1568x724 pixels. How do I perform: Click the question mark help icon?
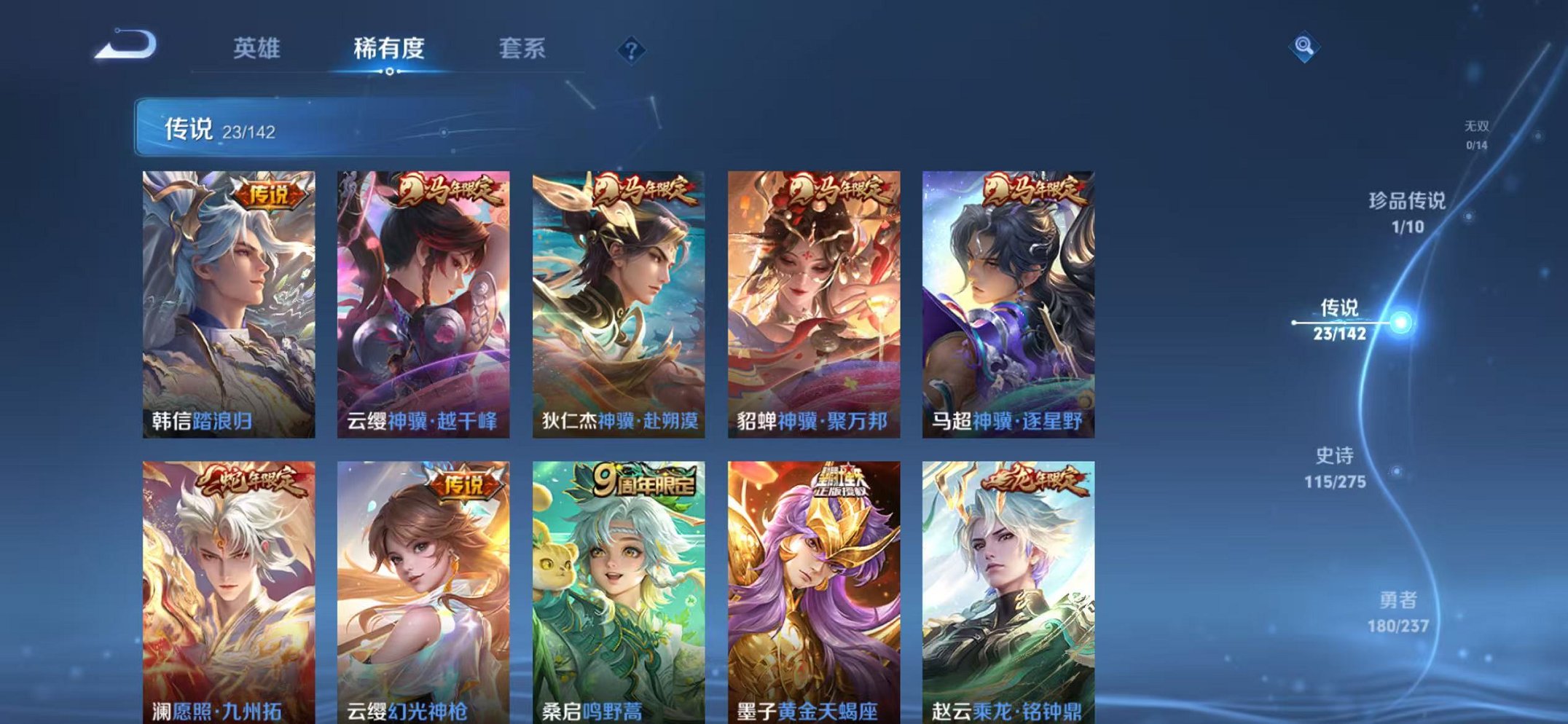[631, 50]
